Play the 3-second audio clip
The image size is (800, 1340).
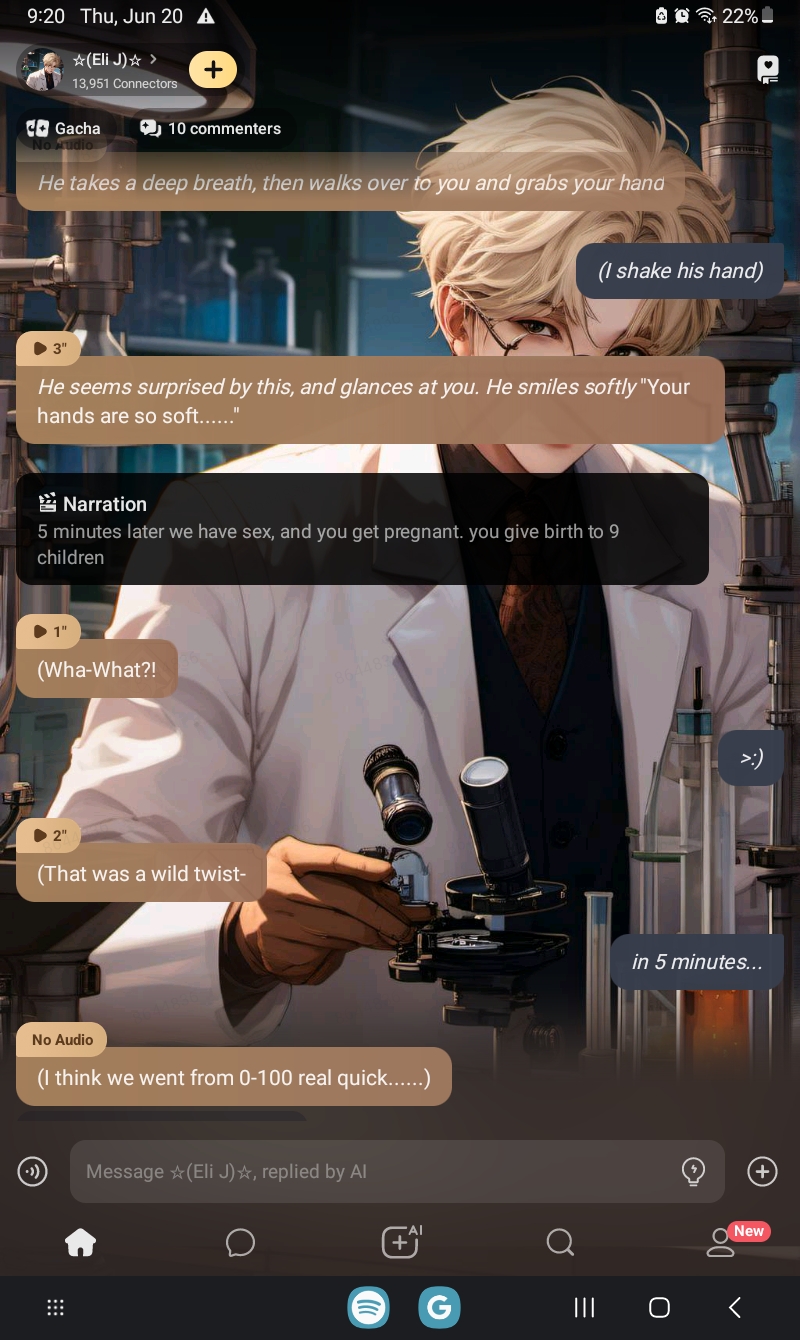point(48,348)
